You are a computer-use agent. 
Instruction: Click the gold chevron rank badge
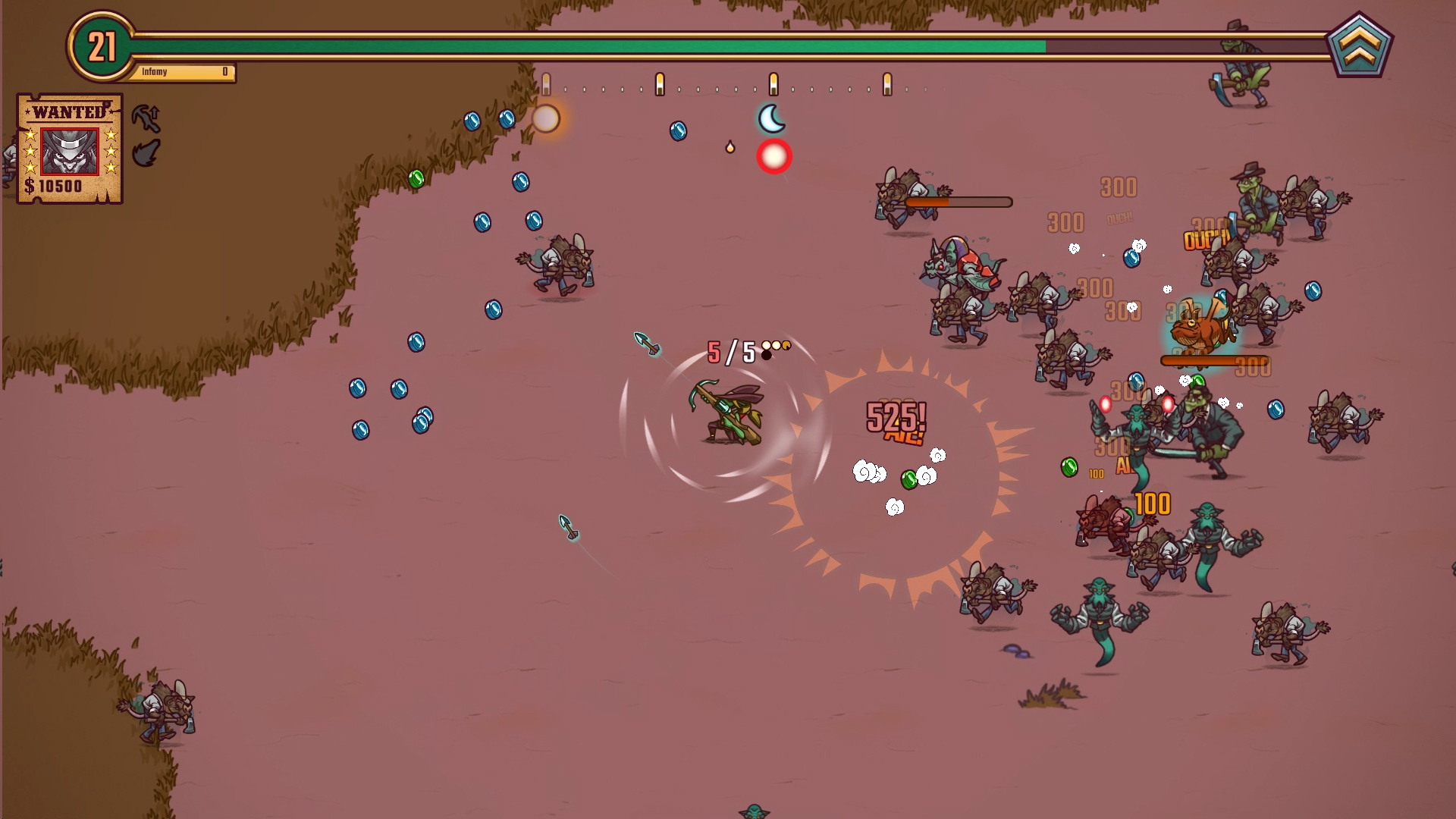1359,45
